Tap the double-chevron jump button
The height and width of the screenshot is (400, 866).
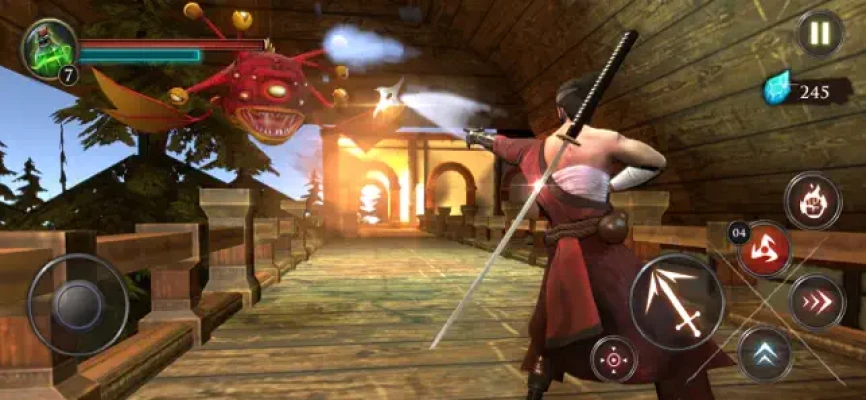[x=765, y=354]
